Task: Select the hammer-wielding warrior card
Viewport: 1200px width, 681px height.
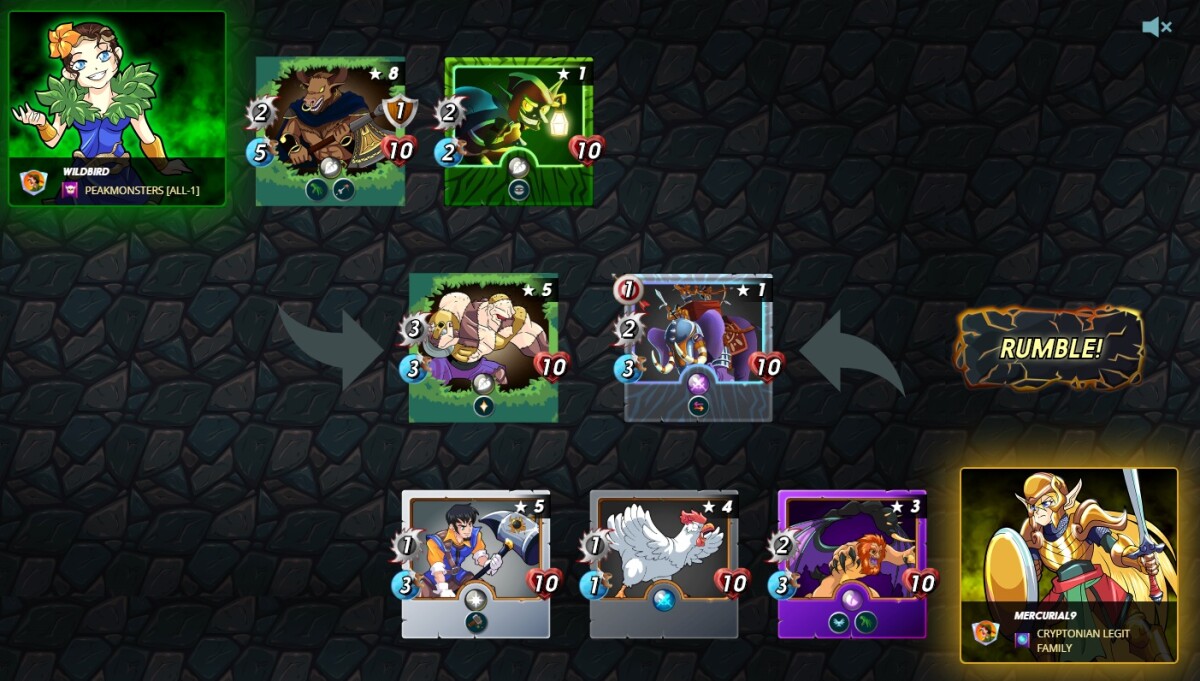Action: tap(476, 562)
